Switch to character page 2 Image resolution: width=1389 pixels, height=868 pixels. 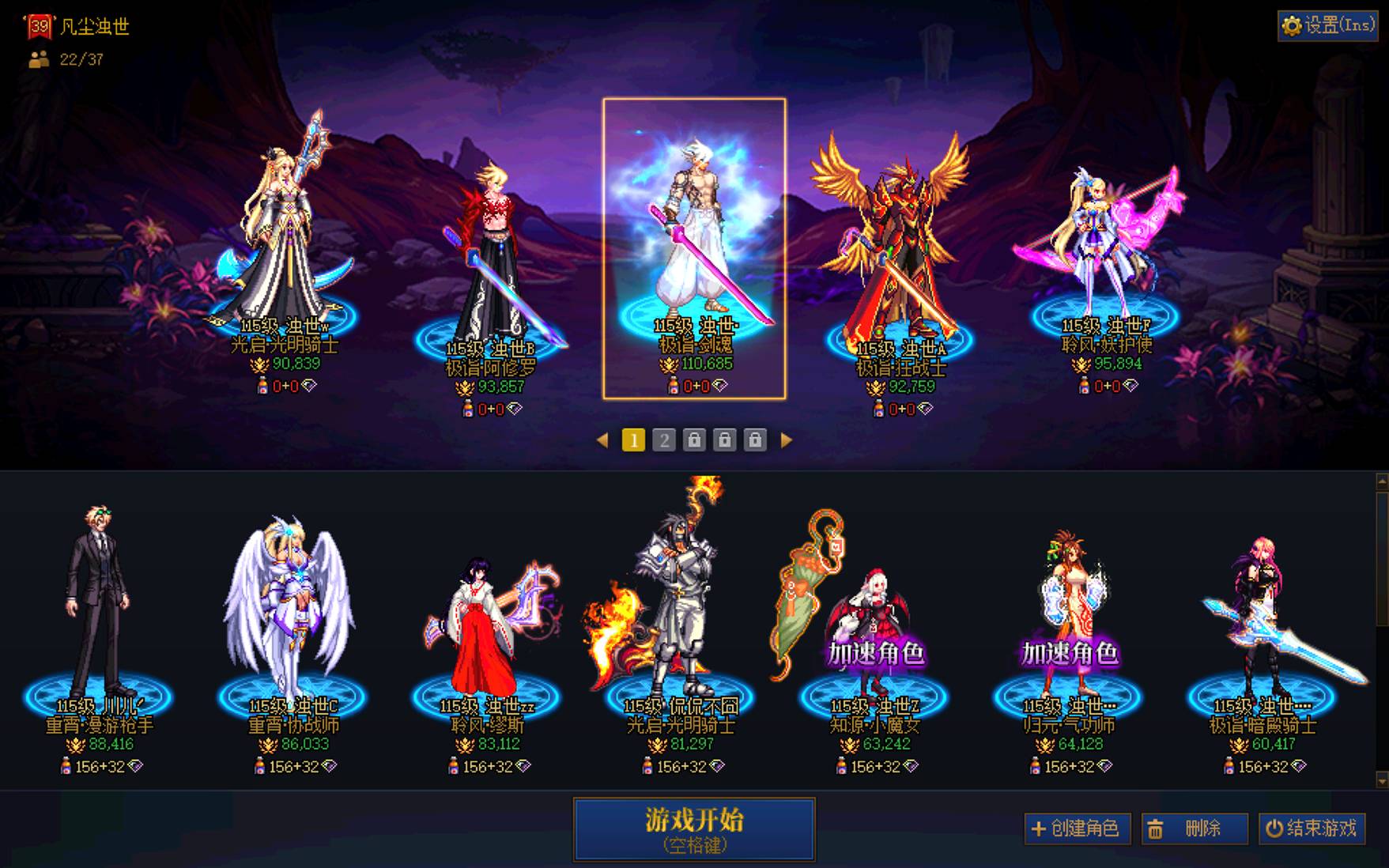point(664,441)
